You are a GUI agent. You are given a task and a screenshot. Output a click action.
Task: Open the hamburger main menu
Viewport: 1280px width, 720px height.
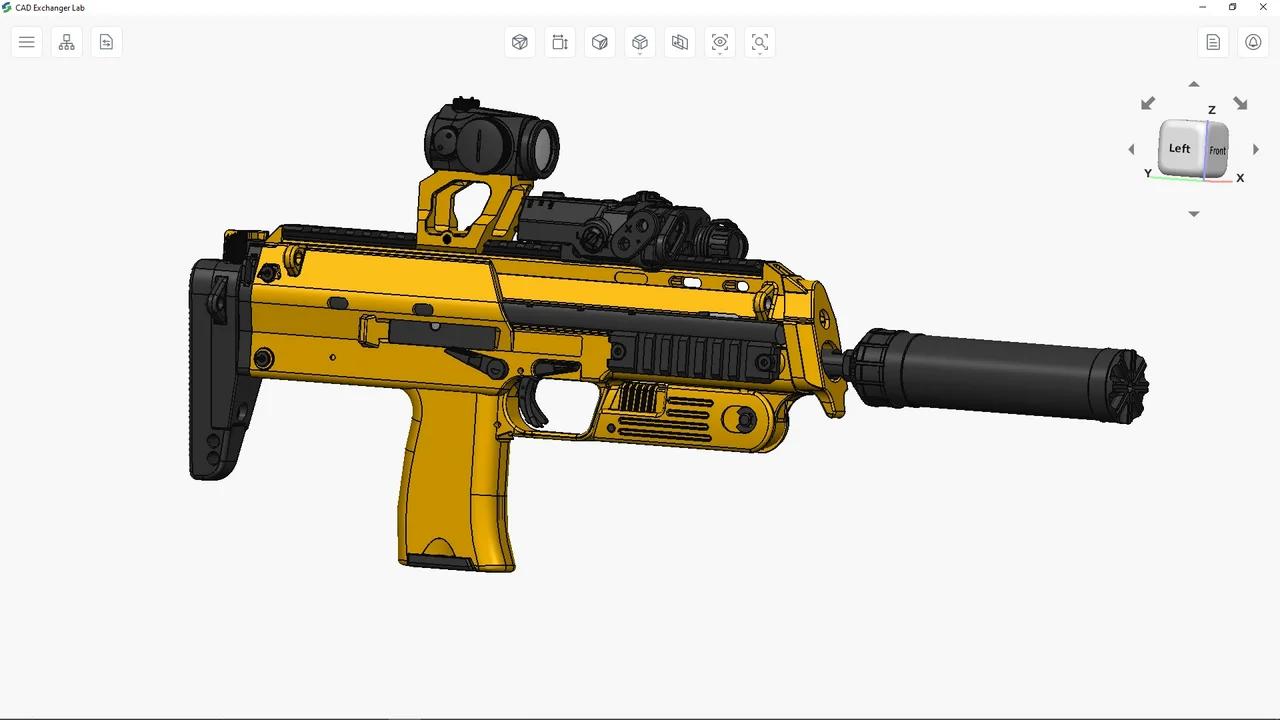[x=27, y=42]
